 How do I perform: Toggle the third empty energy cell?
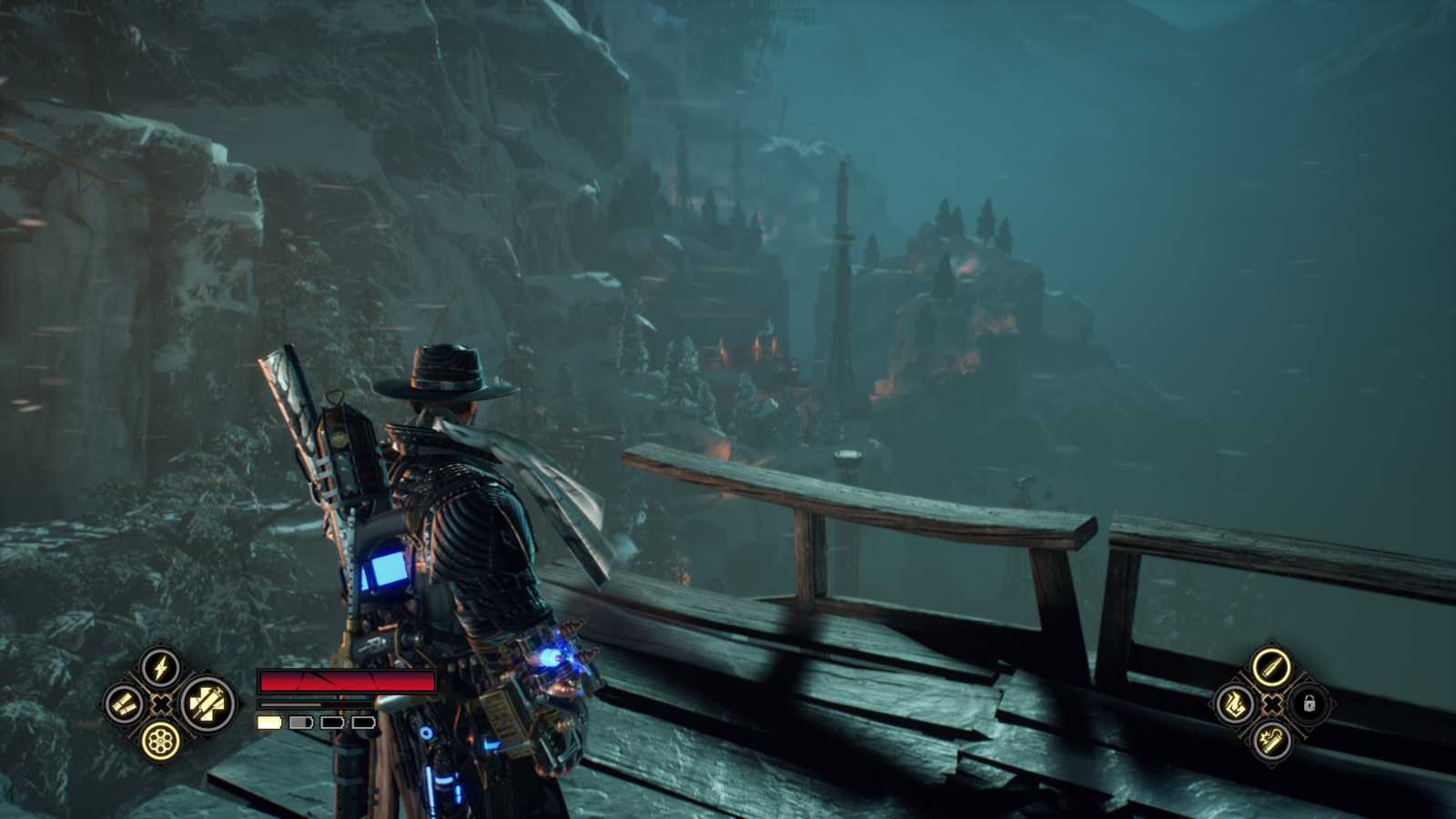tap(332, 722)
